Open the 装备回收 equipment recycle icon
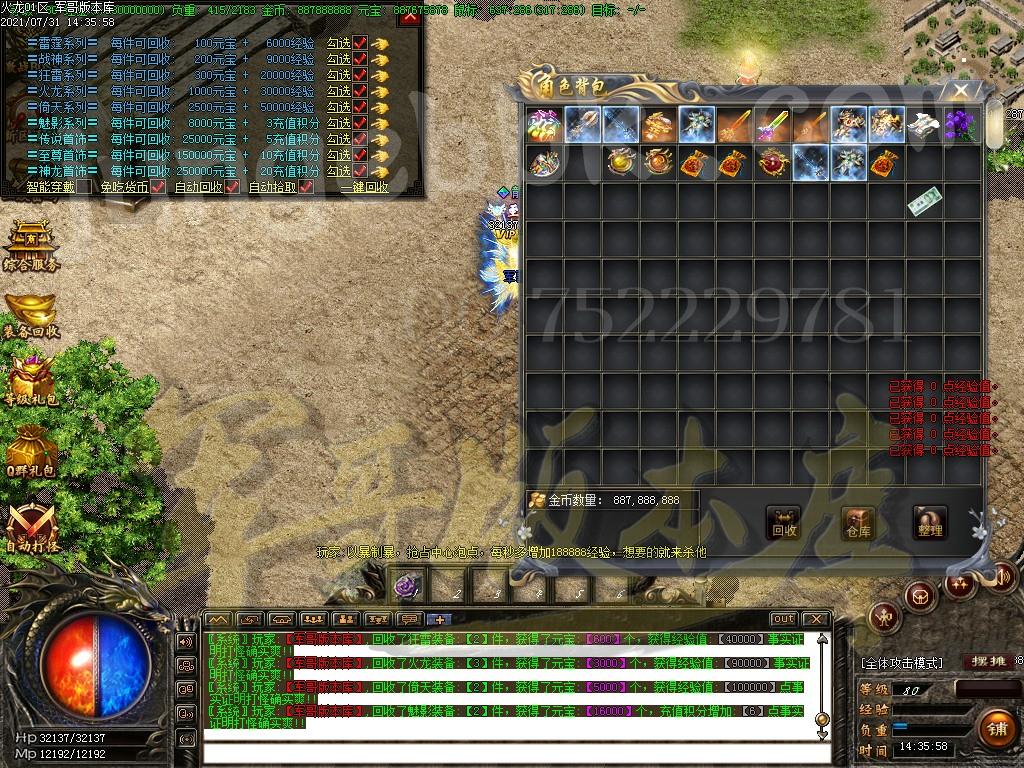Image resolution: width=1024 pixels, height=768 pixels. [31, 315]
